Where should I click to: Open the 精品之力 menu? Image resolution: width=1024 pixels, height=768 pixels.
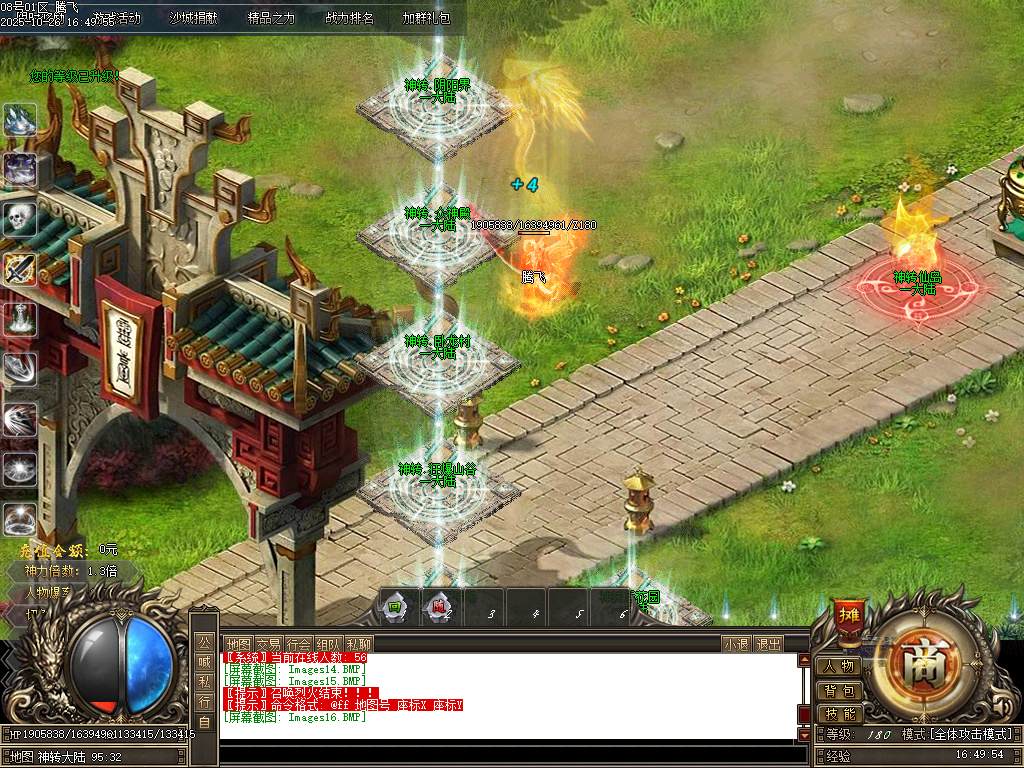tap(271, 18)
